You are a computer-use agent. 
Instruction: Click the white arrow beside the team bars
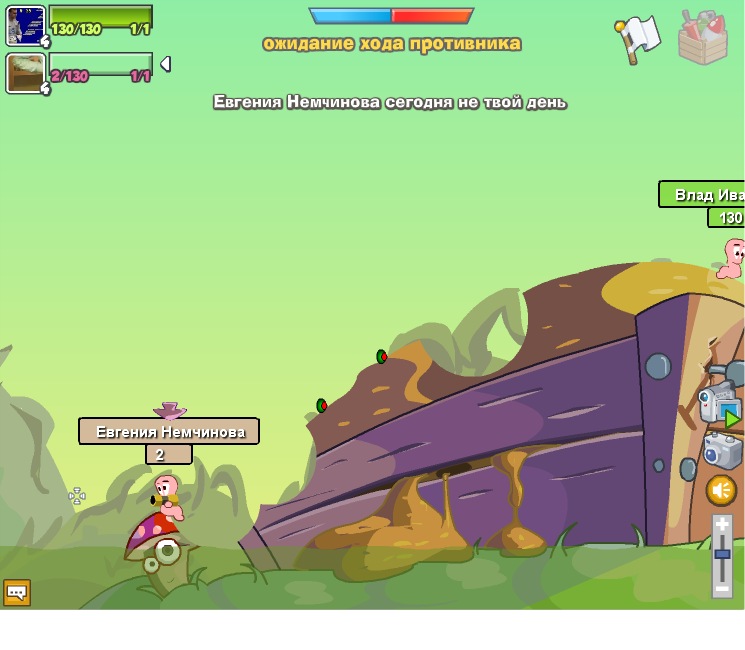point(165,64)
